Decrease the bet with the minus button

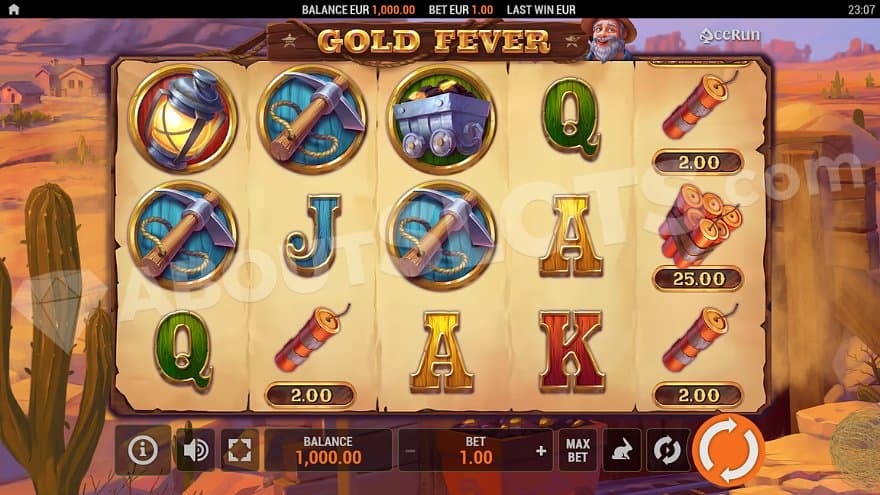coord(410,451)
